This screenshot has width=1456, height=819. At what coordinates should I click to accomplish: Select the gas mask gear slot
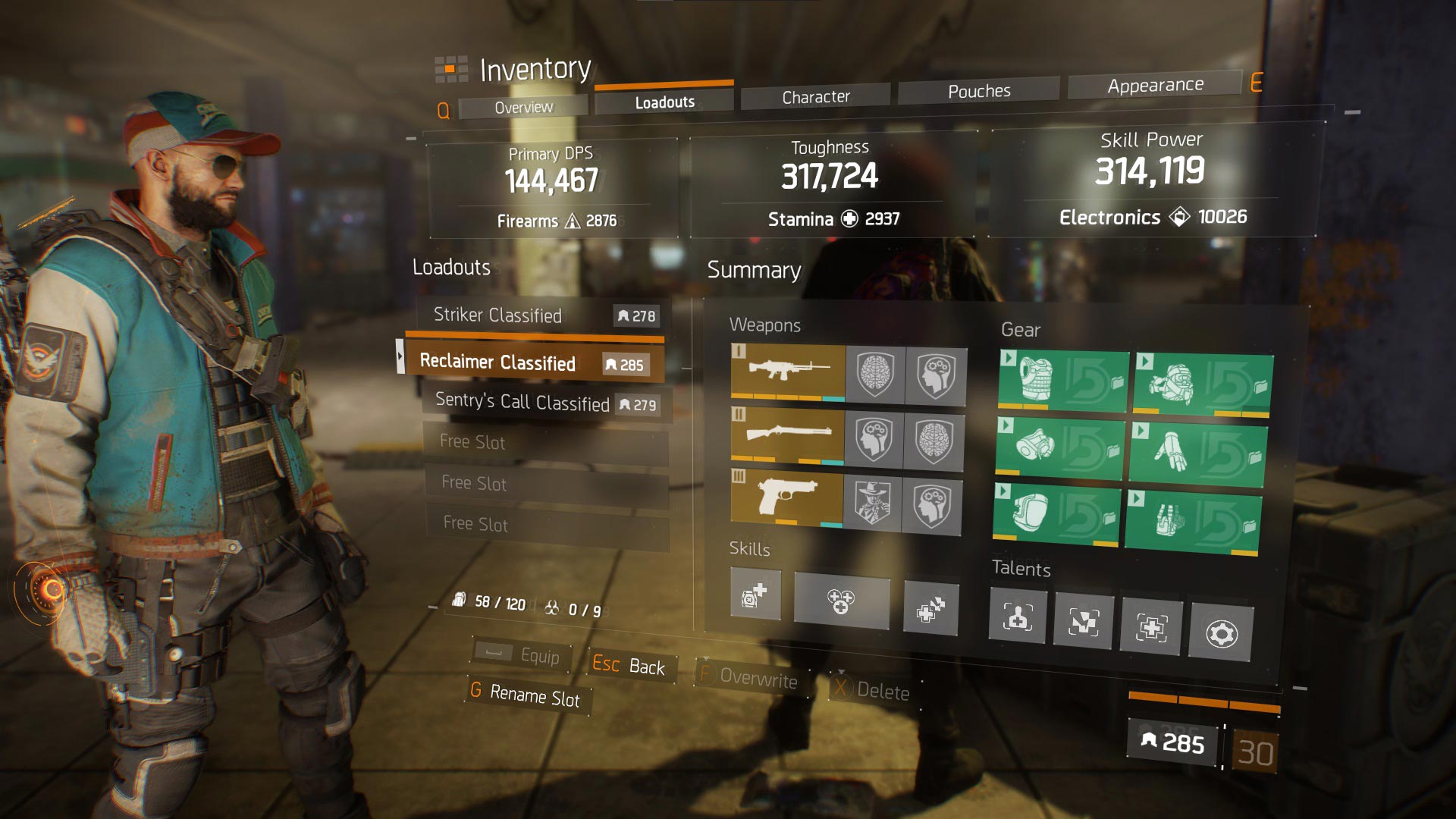1059,447
